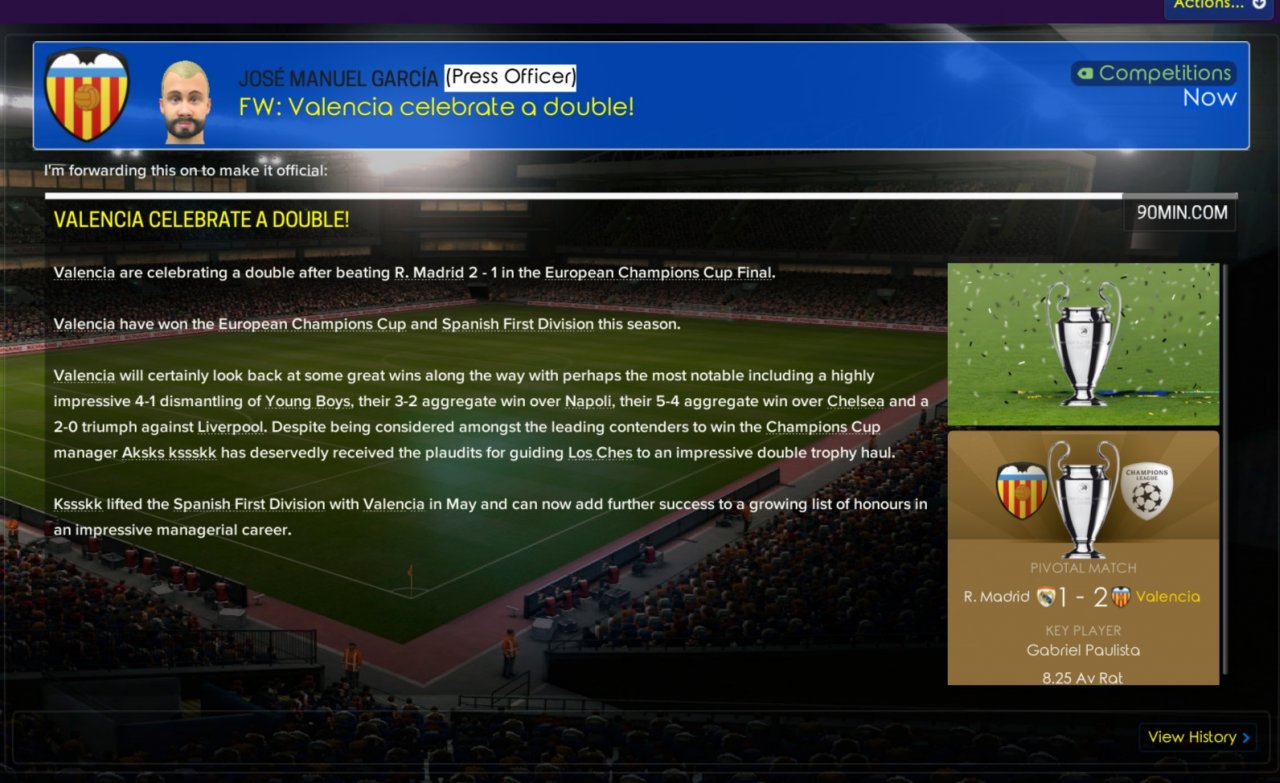The height and width of the screenshot is (783, 1280).
Task: Click the 90MIN.COM source label
Action: (1180, 213)
